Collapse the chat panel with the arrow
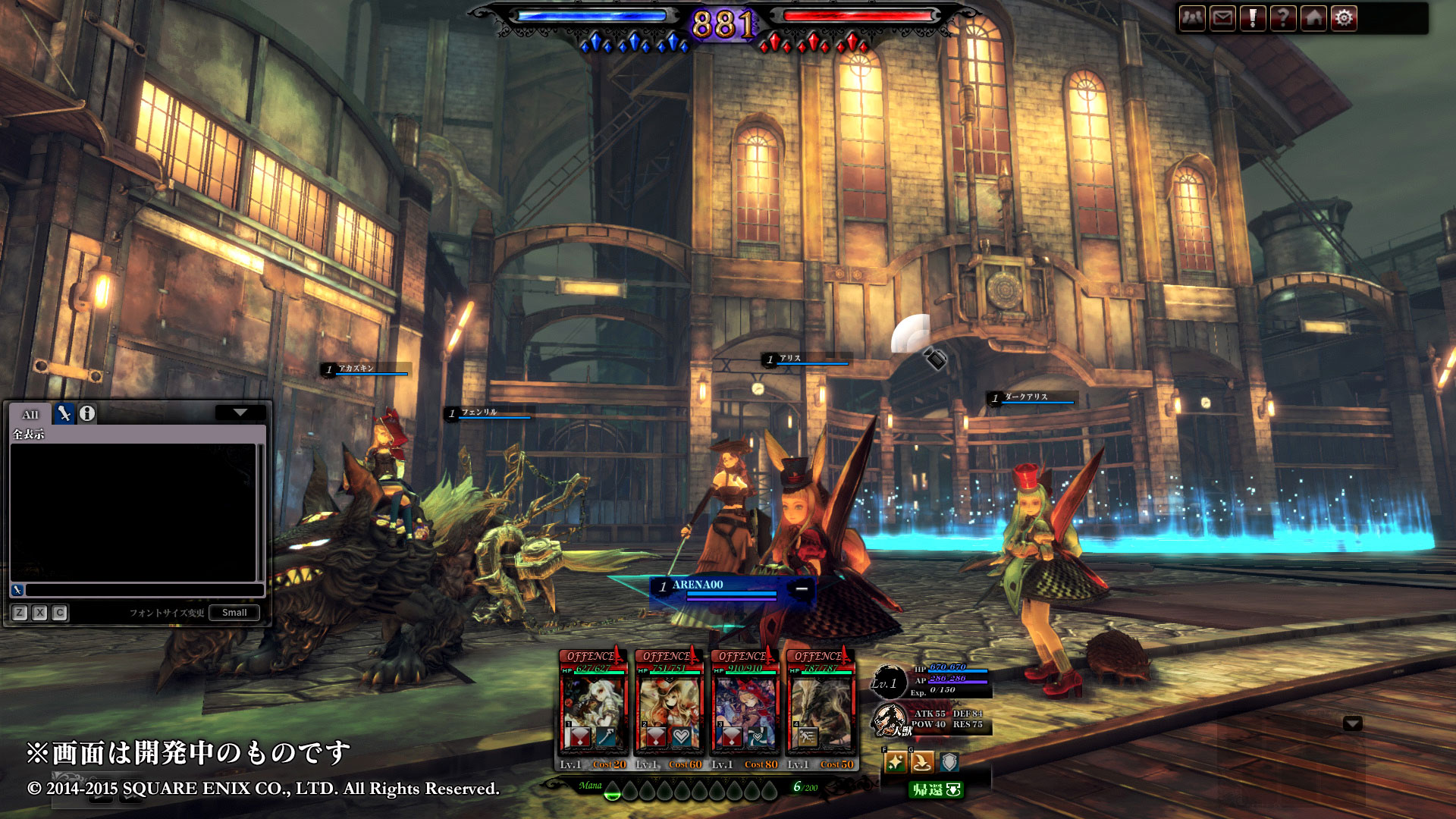Viewport: 1456px width, 819px height. click(240, 413)
